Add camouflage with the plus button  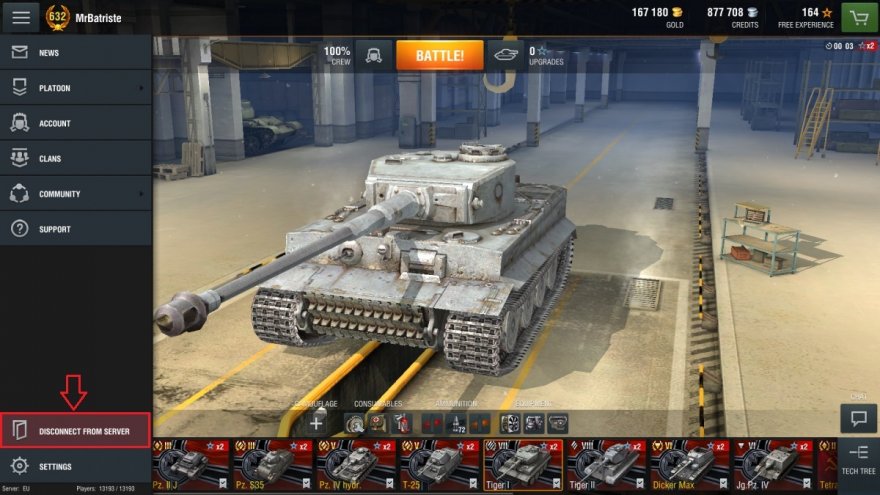tap(317, 423)
